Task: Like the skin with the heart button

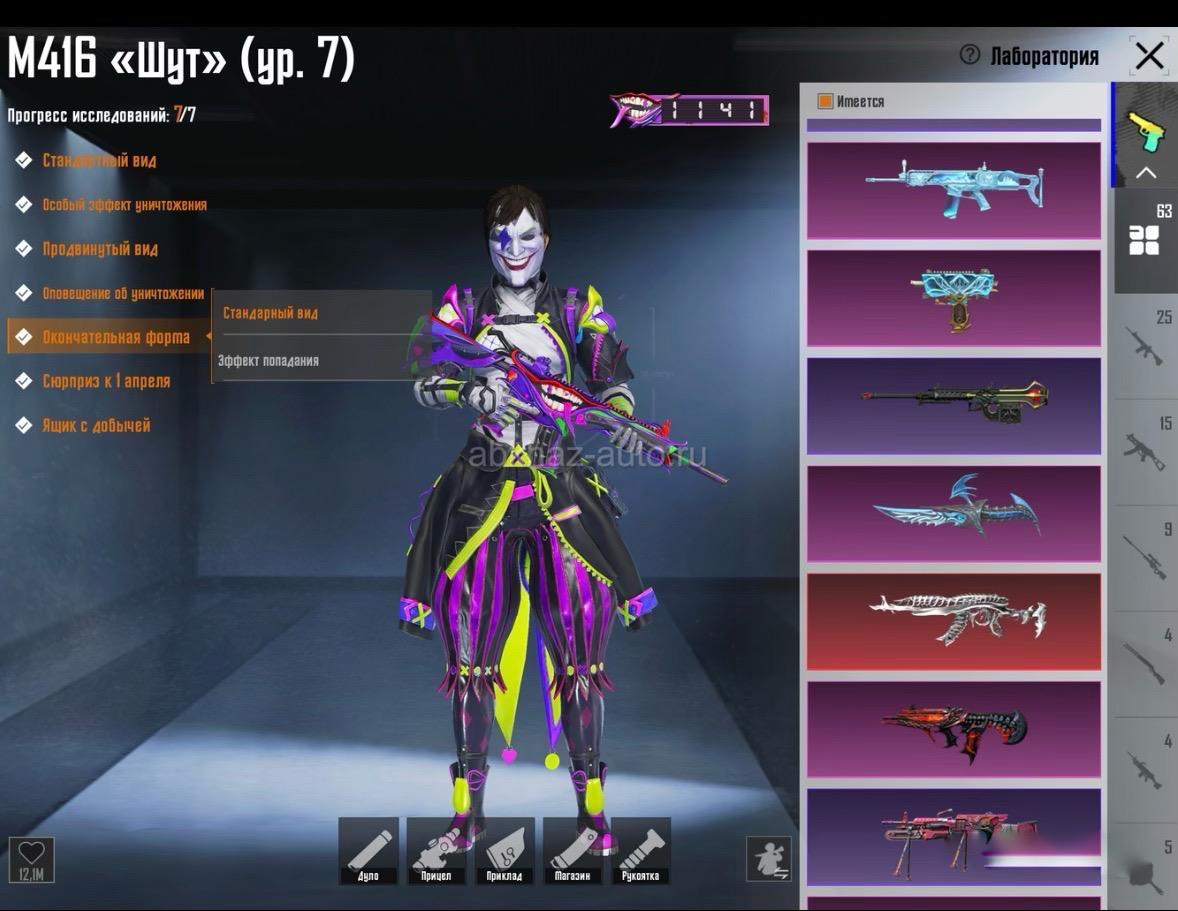Action: click(x=32, y=858)
